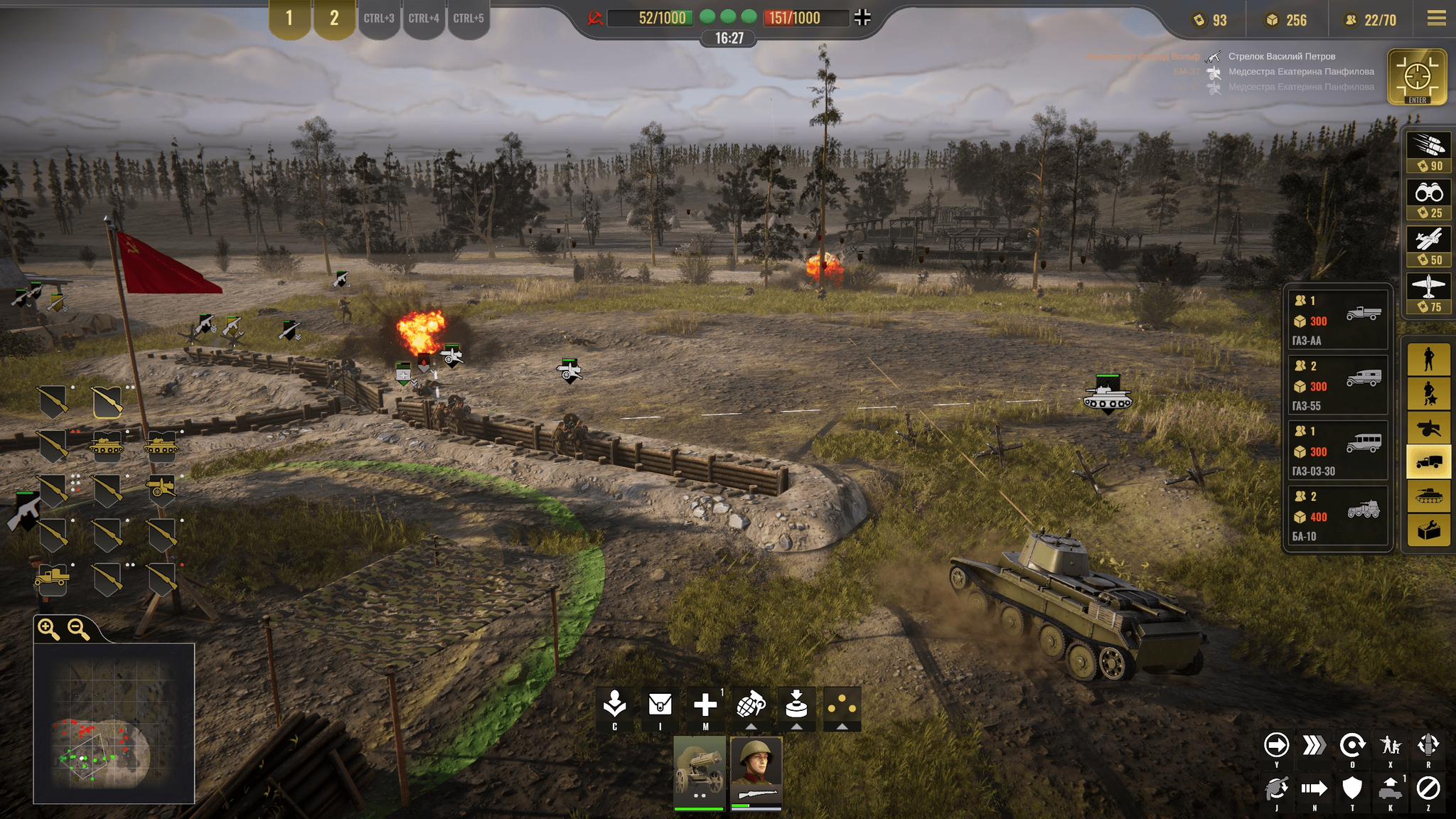Select the soldier portrait card

tap(756, 772)
